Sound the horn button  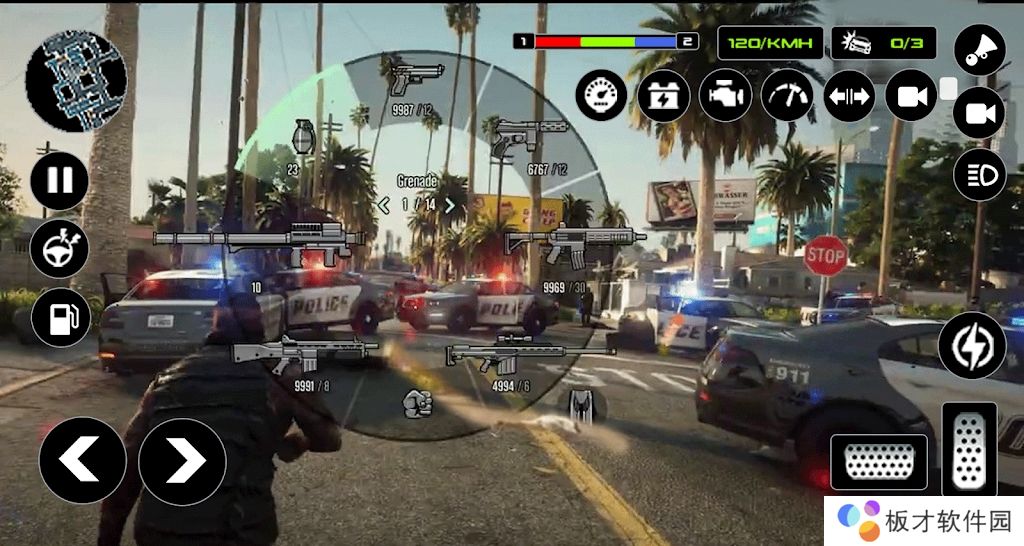(978, 50)
